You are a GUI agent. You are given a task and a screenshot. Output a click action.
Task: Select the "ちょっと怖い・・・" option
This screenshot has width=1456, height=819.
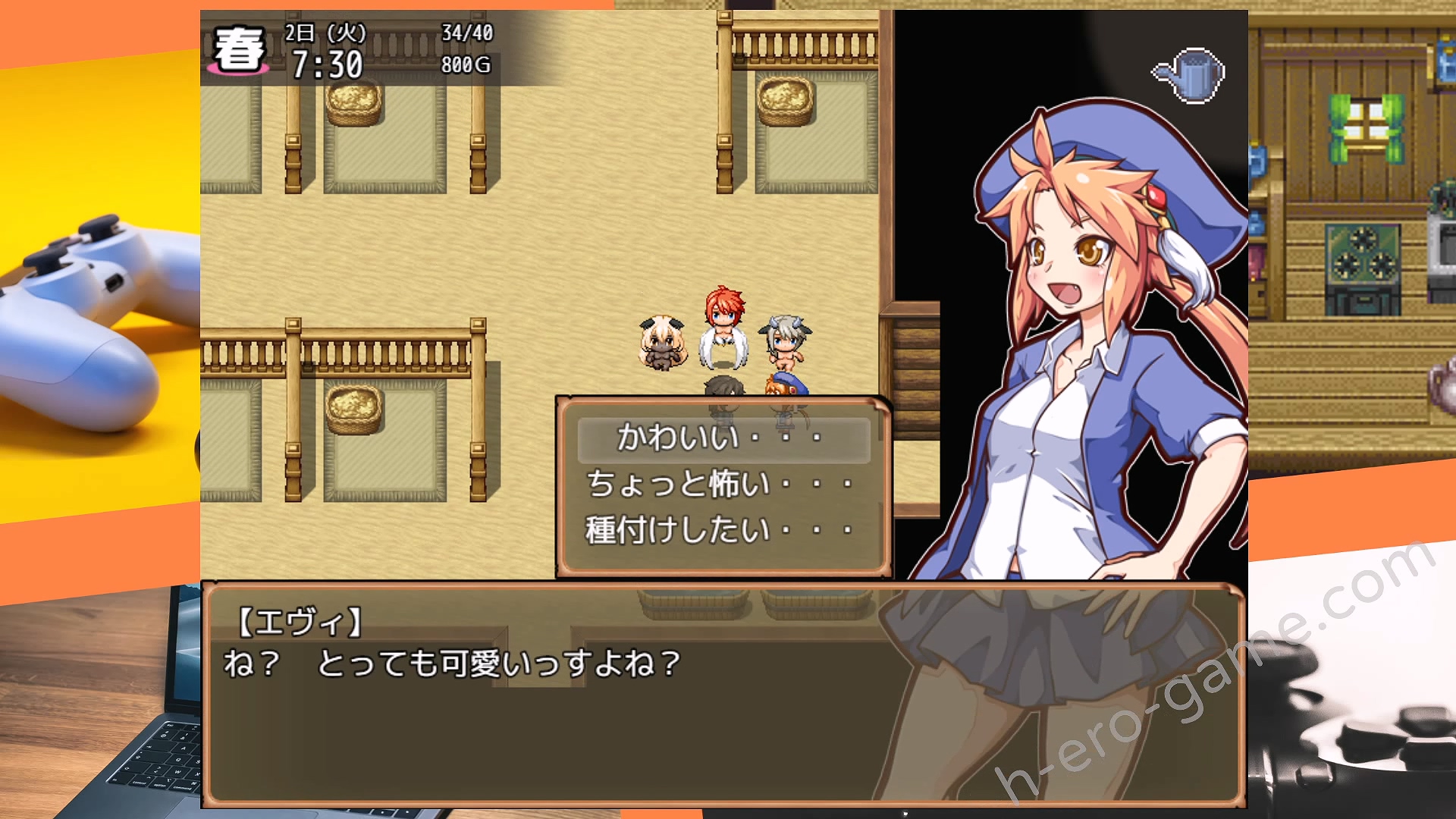[721, 484]
